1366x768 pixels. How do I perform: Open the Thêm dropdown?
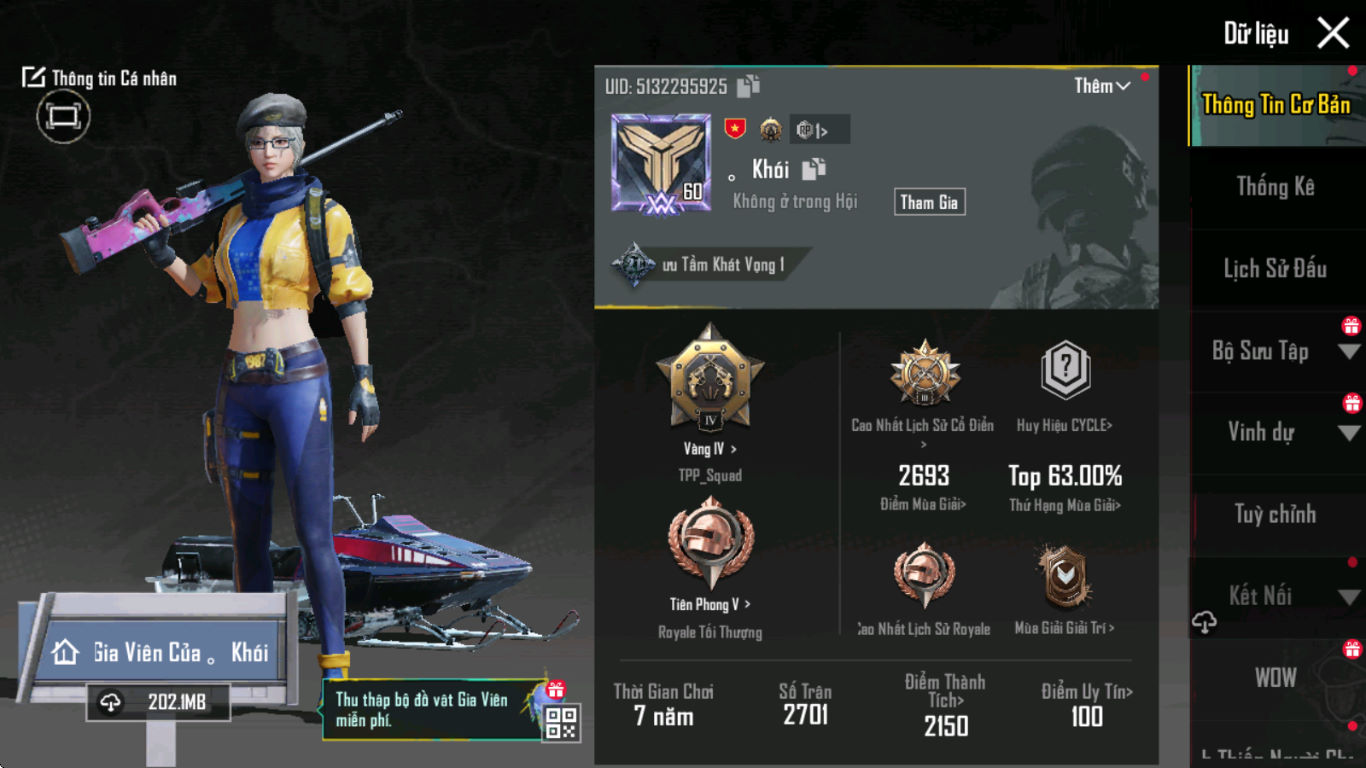click(x=1102, y=86)
